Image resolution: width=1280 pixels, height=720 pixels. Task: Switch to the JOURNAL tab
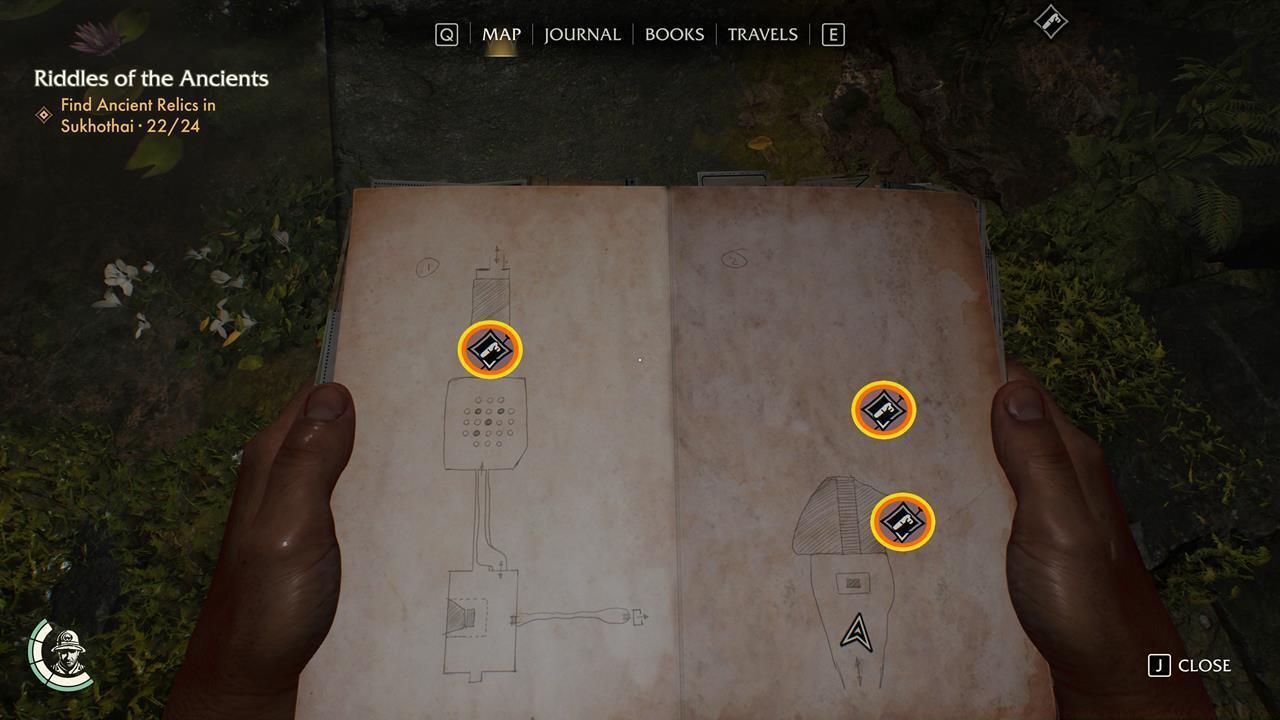(x=581, y=34)
